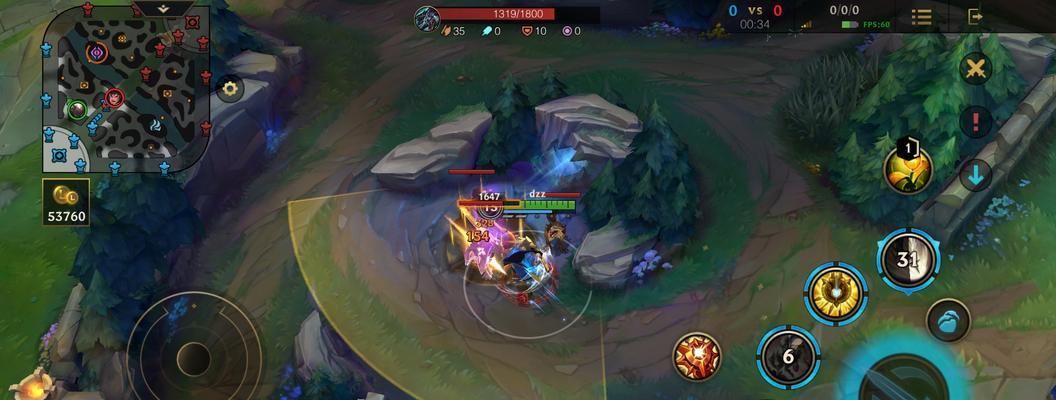Activate the golden eye ability
Screen dimensions: 1056x400
point(835,293)
